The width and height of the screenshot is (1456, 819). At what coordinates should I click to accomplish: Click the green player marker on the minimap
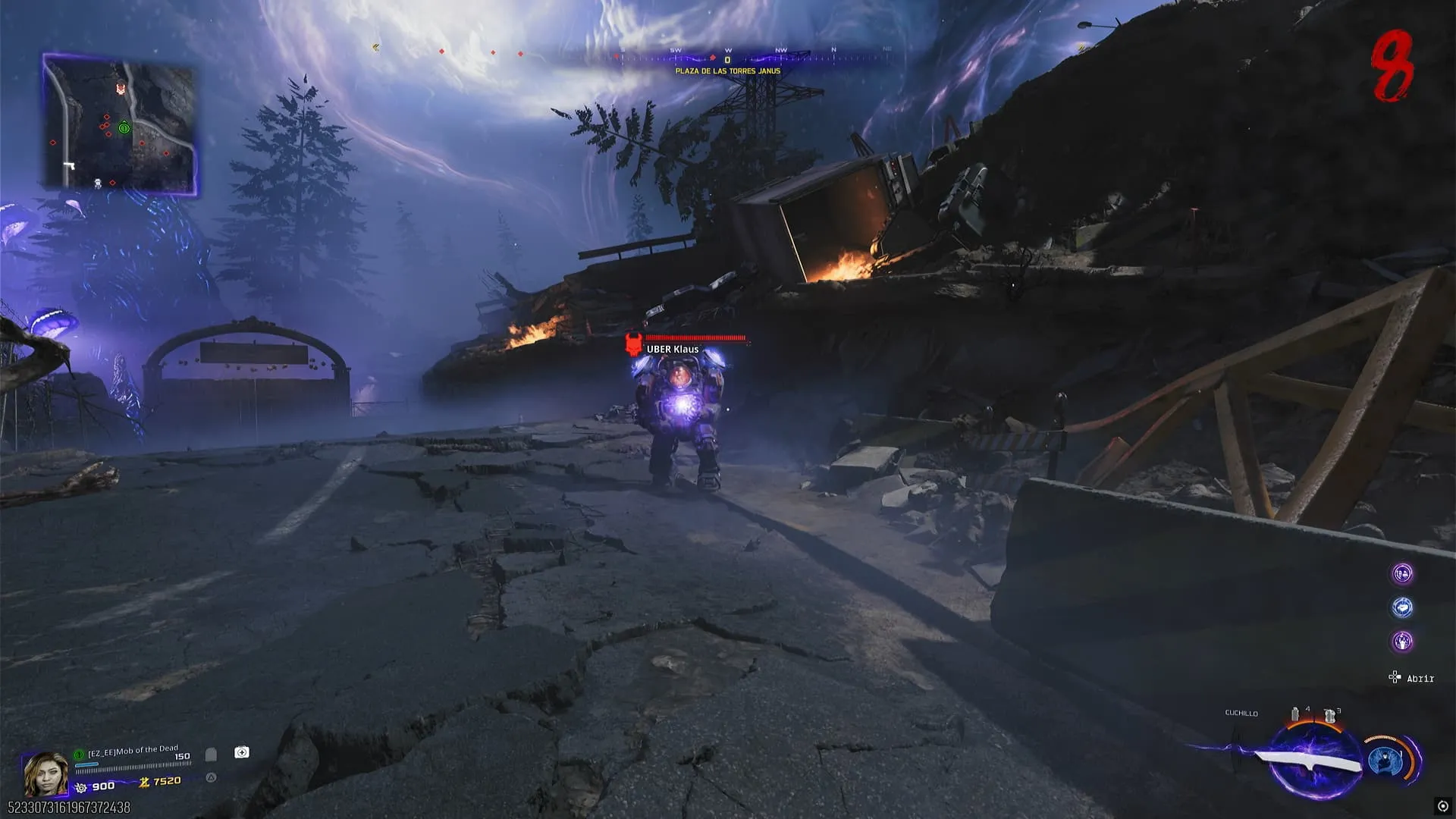pos(124,127)
